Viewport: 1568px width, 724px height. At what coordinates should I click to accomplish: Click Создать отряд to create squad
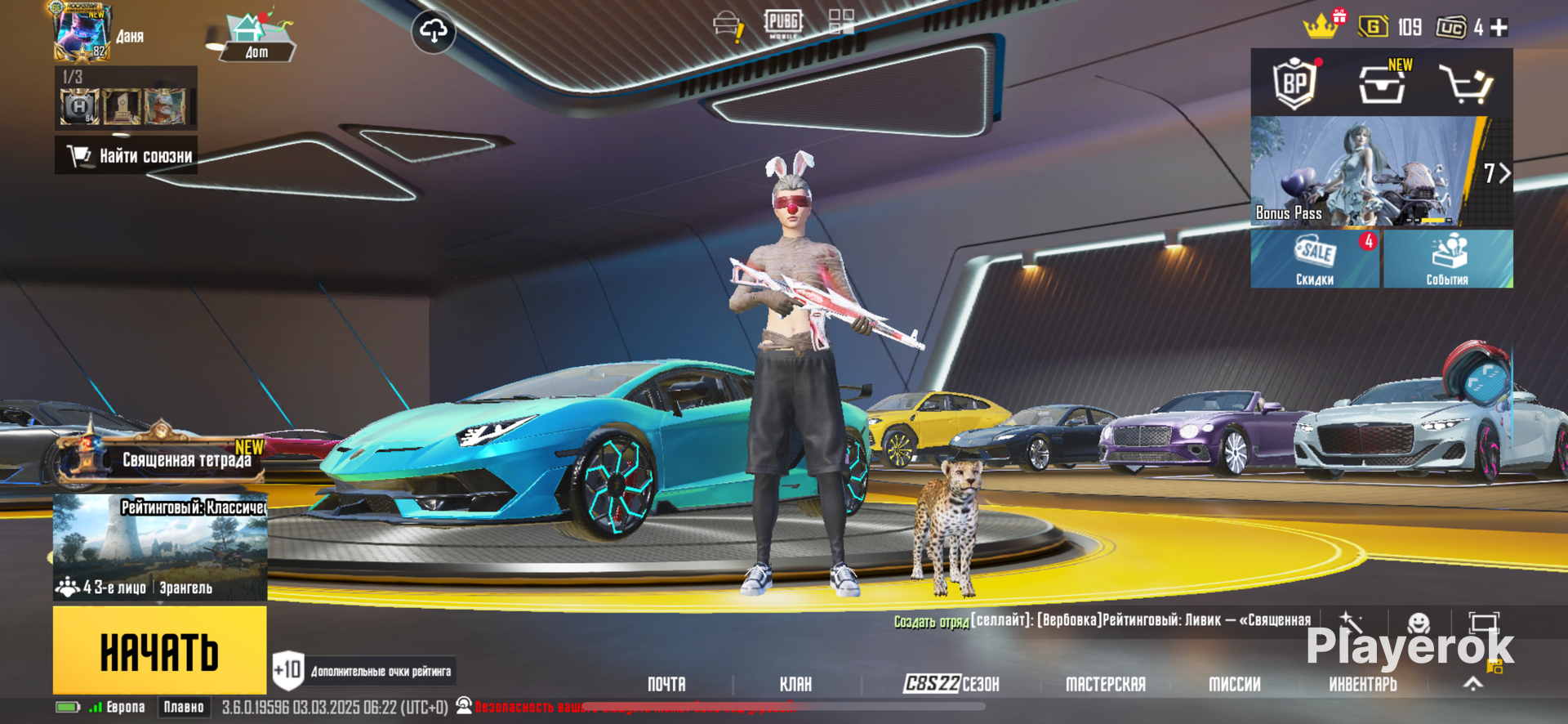[931, 622]
